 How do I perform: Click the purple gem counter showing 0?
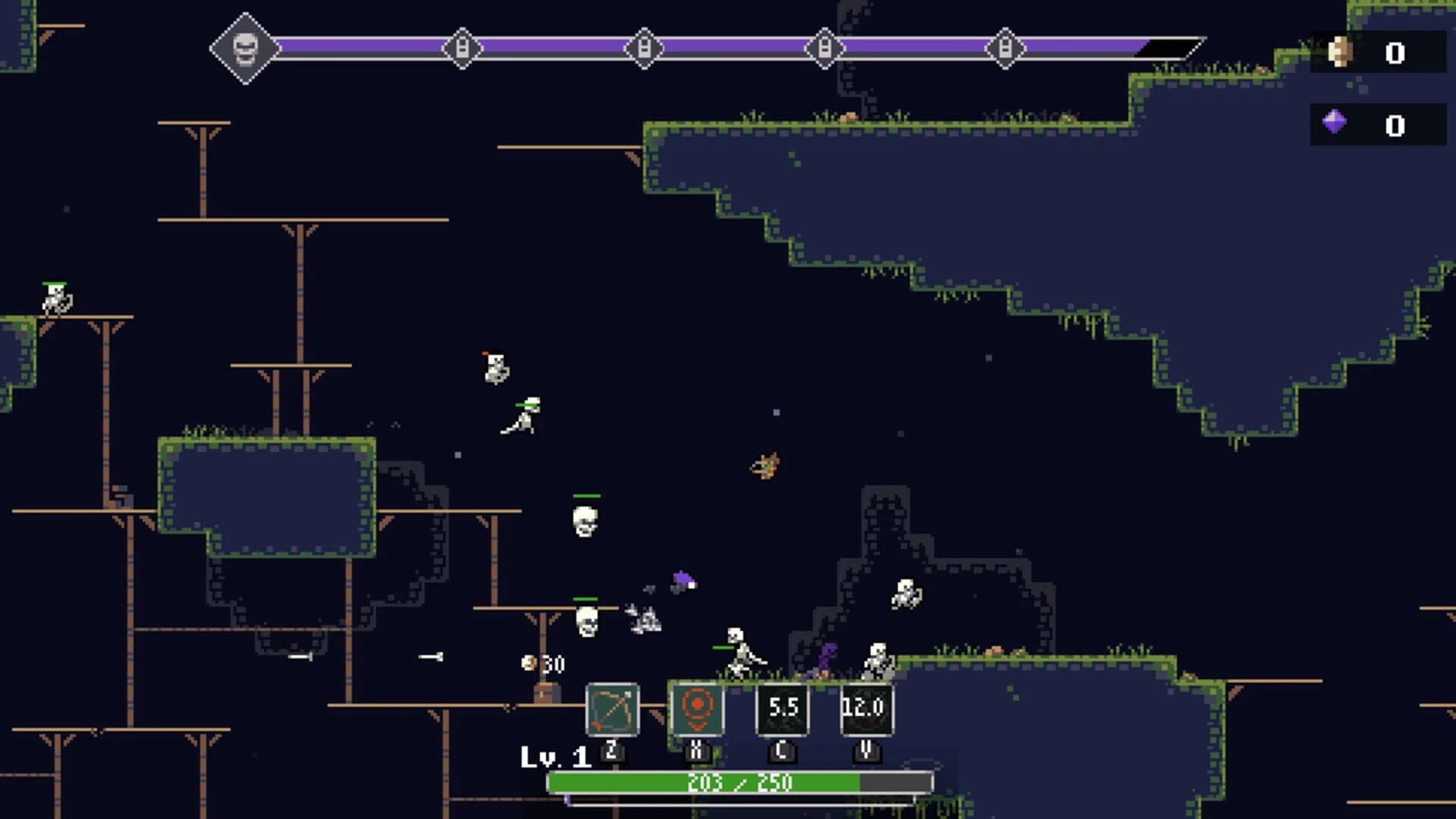click(x=1394, y=127)
